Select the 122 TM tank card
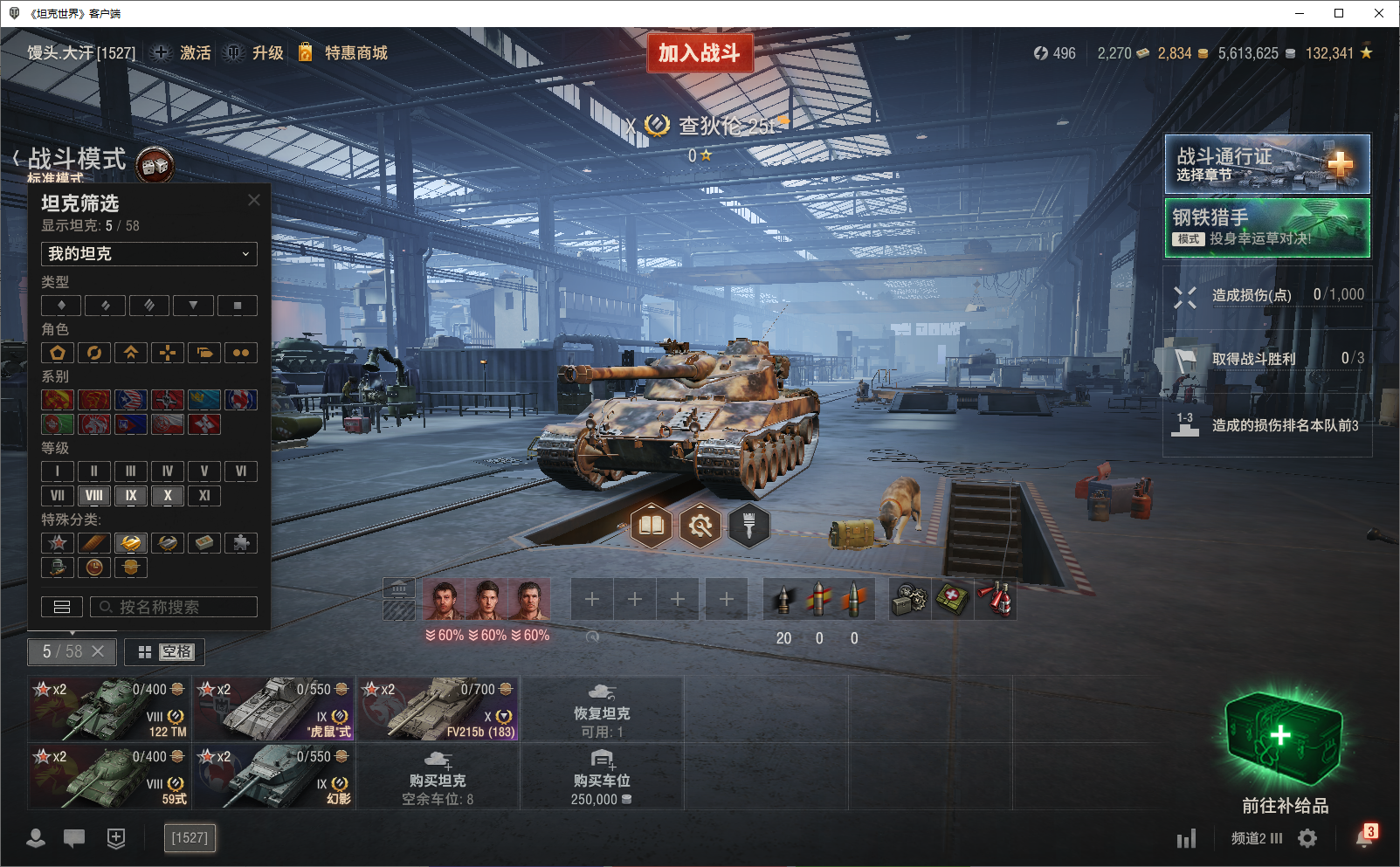The image size is (1400, 867). (x=110, y=708)
